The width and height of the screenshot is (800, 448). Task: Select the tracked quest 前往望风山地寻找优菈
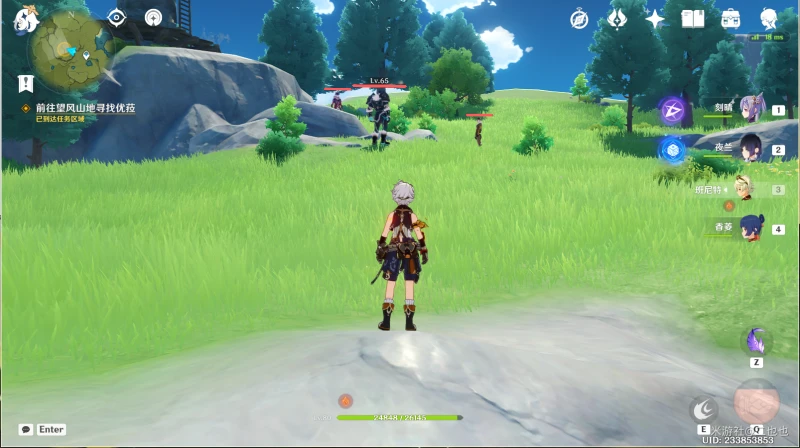tap(85, 107)
